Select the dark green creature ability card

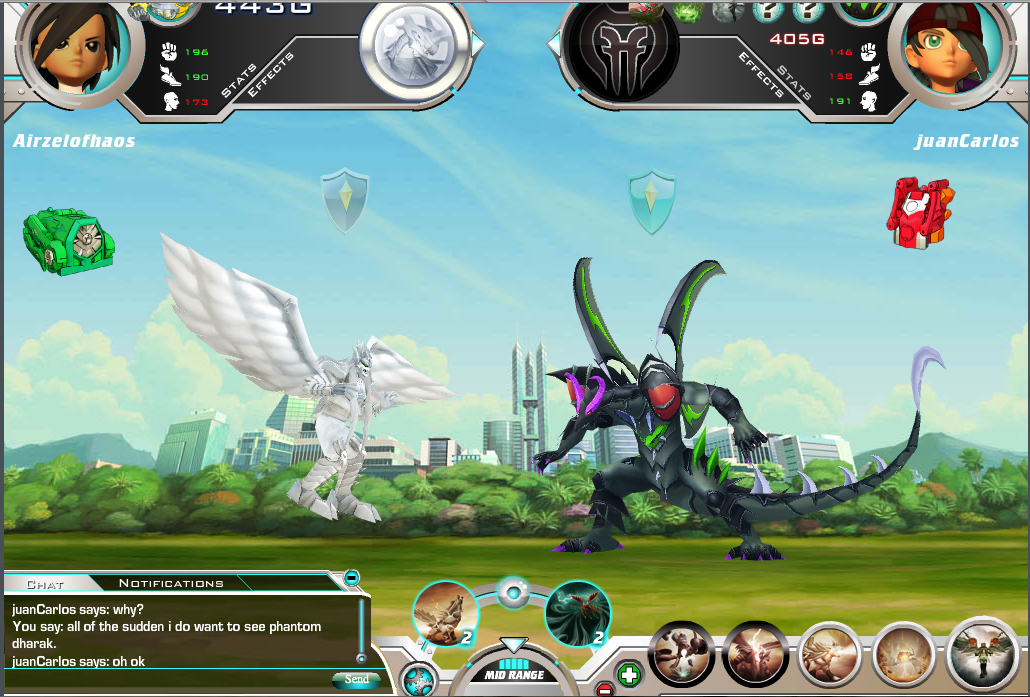click(578, 613)
